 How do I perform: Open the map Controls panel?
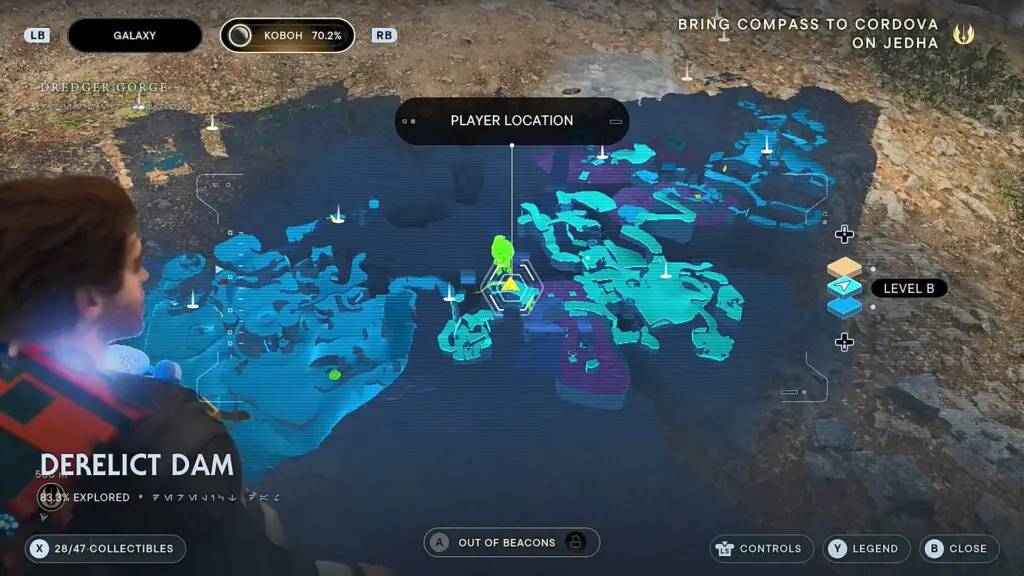760,548
